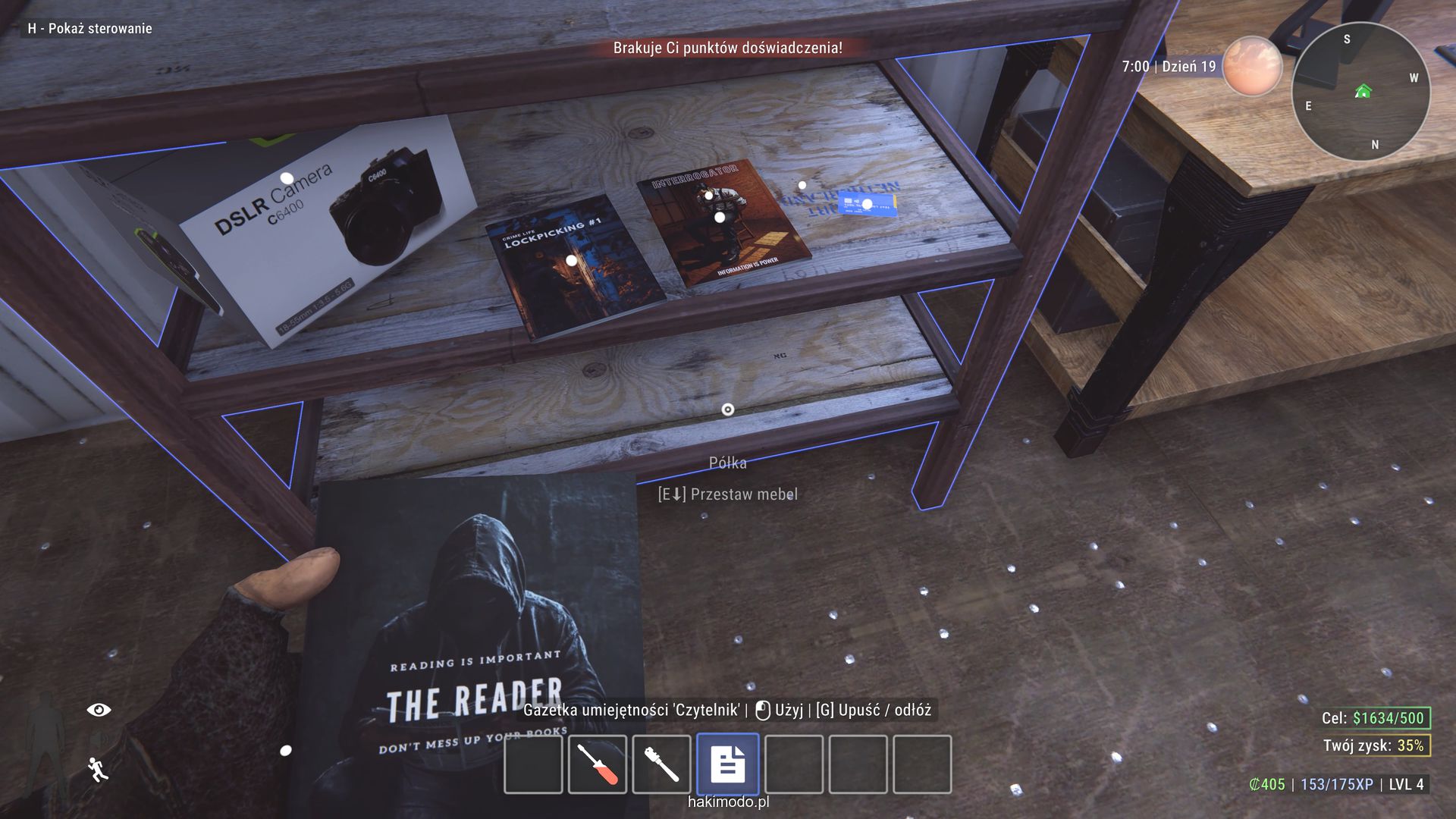Select the screwdriver hotbar slot
Viewport: 1456px width, 819px height.
(597, 764)
